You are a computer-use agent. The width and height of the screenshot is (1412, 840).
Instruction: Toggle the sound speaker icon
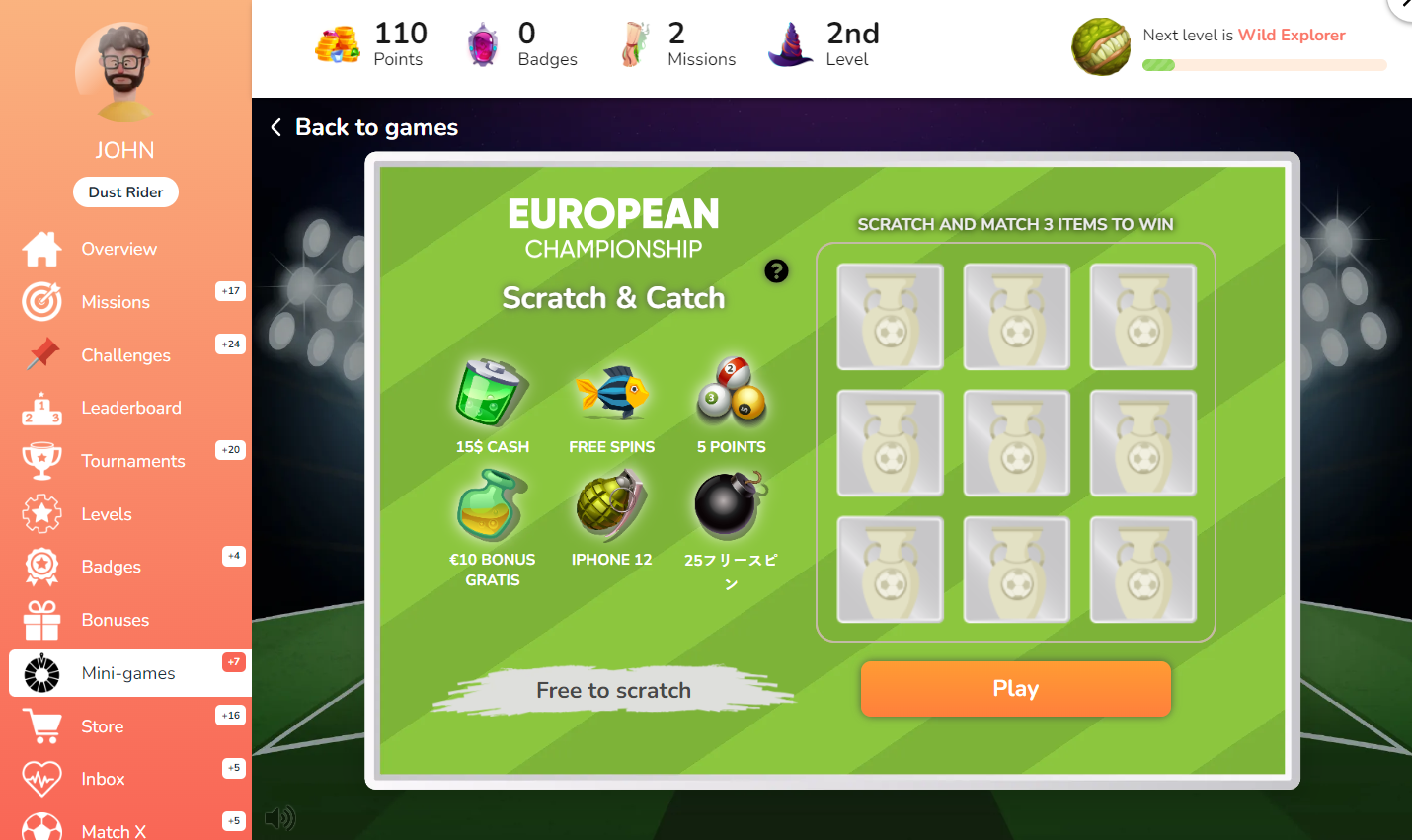click(279, 817)
